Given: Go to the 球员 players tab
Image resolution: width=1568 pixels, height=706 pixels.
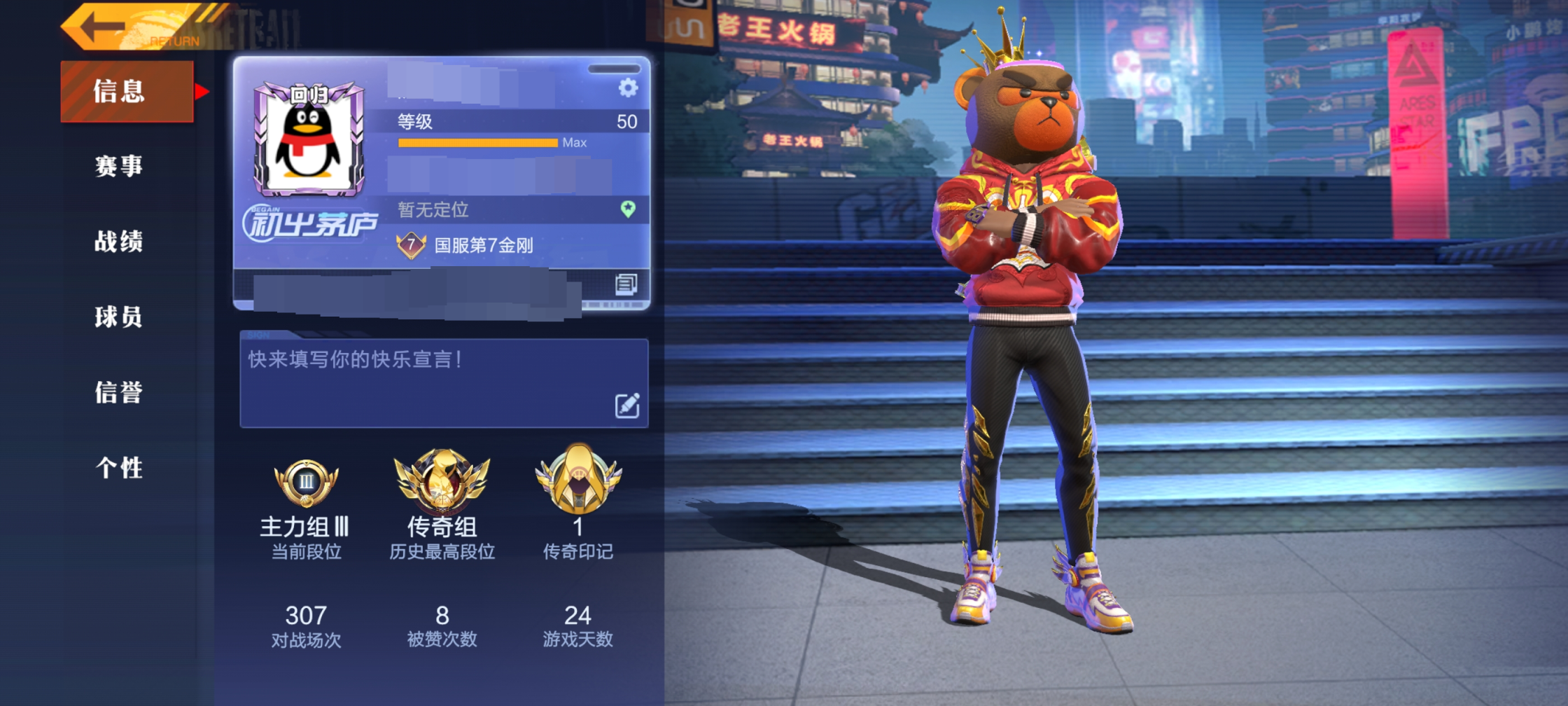Looking at the screenshot, I should (119, 317).
